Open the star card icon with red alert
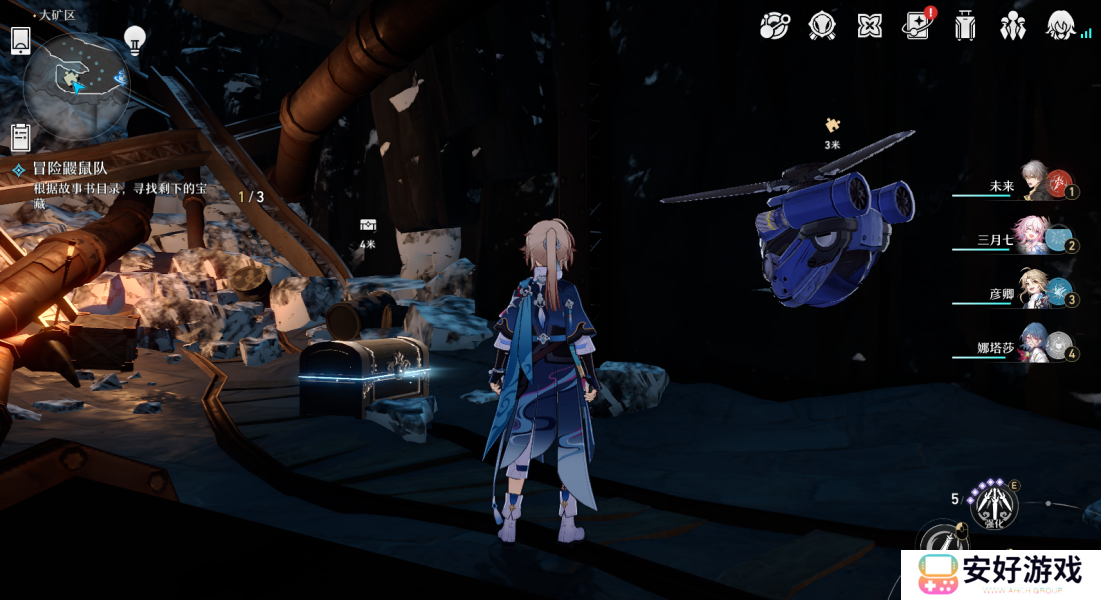The image size is (1101, 600). coord(916,26)
